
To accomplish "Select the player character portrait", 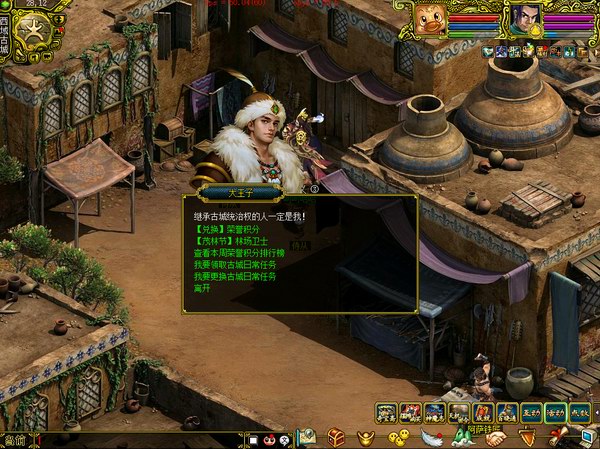I will click(x=525, y=18).
